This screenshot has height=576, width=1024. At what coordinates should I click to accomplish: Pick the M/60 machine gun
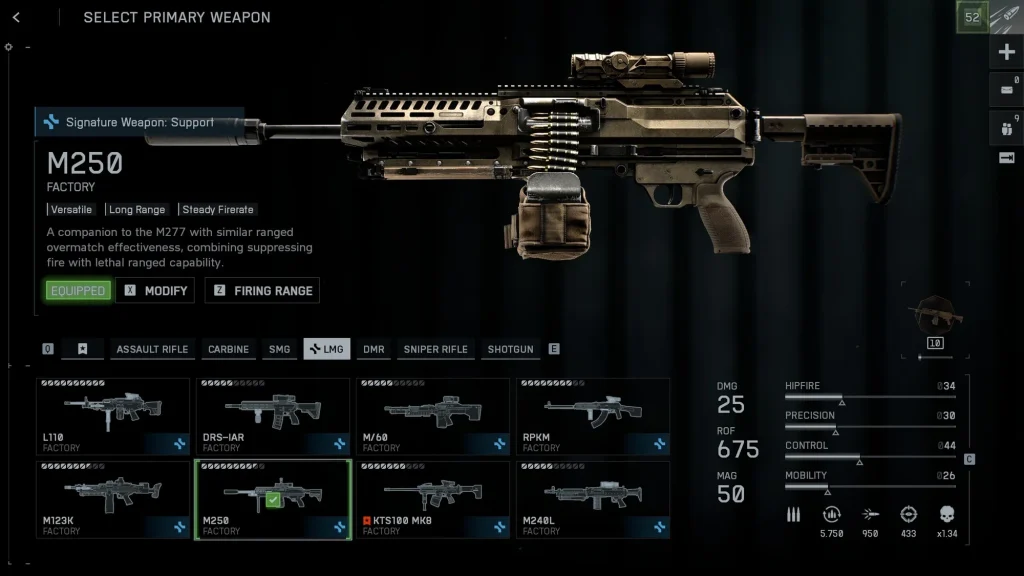[x=433, y=416]
